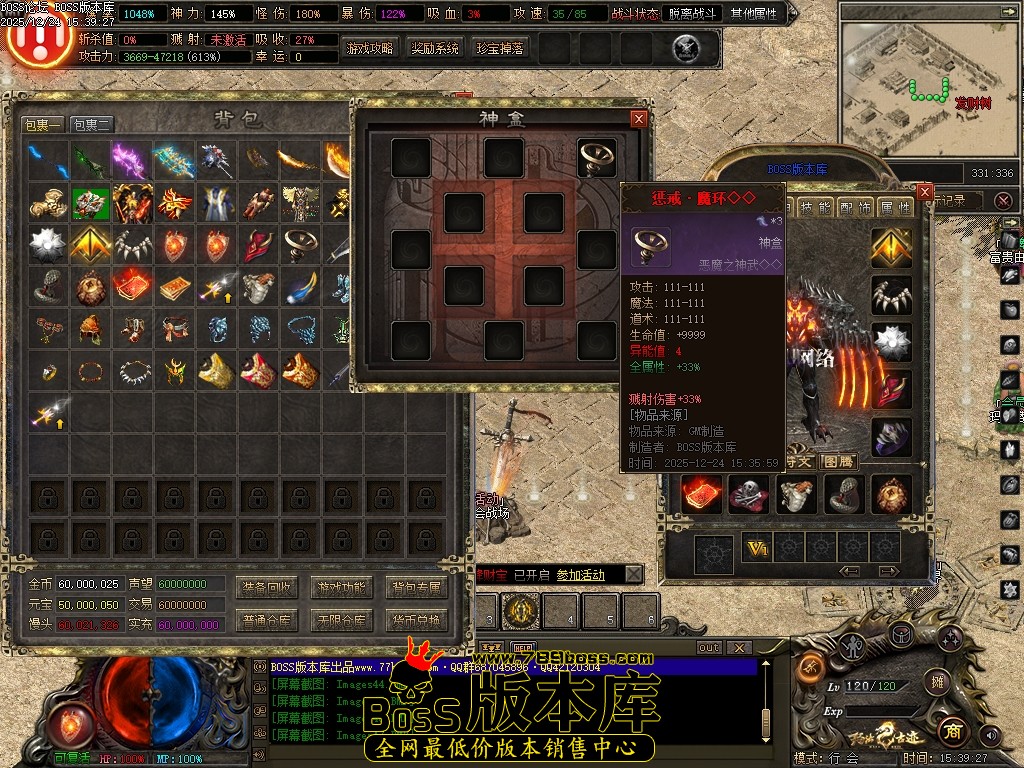Close the character equipment panel
The width and height of the screenshot is (1024, 768).
point(925,191)
